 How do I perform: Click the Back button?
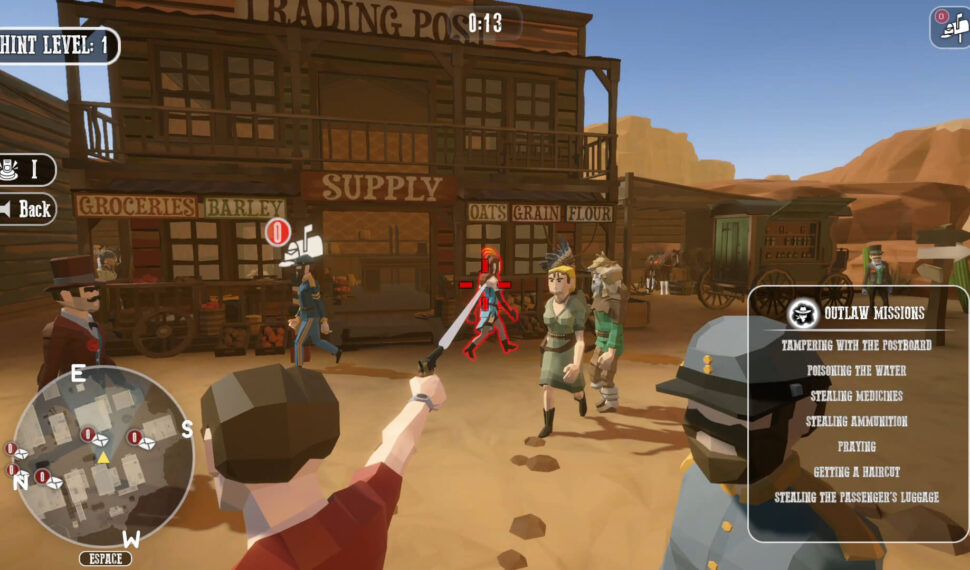tap(27, 209)
